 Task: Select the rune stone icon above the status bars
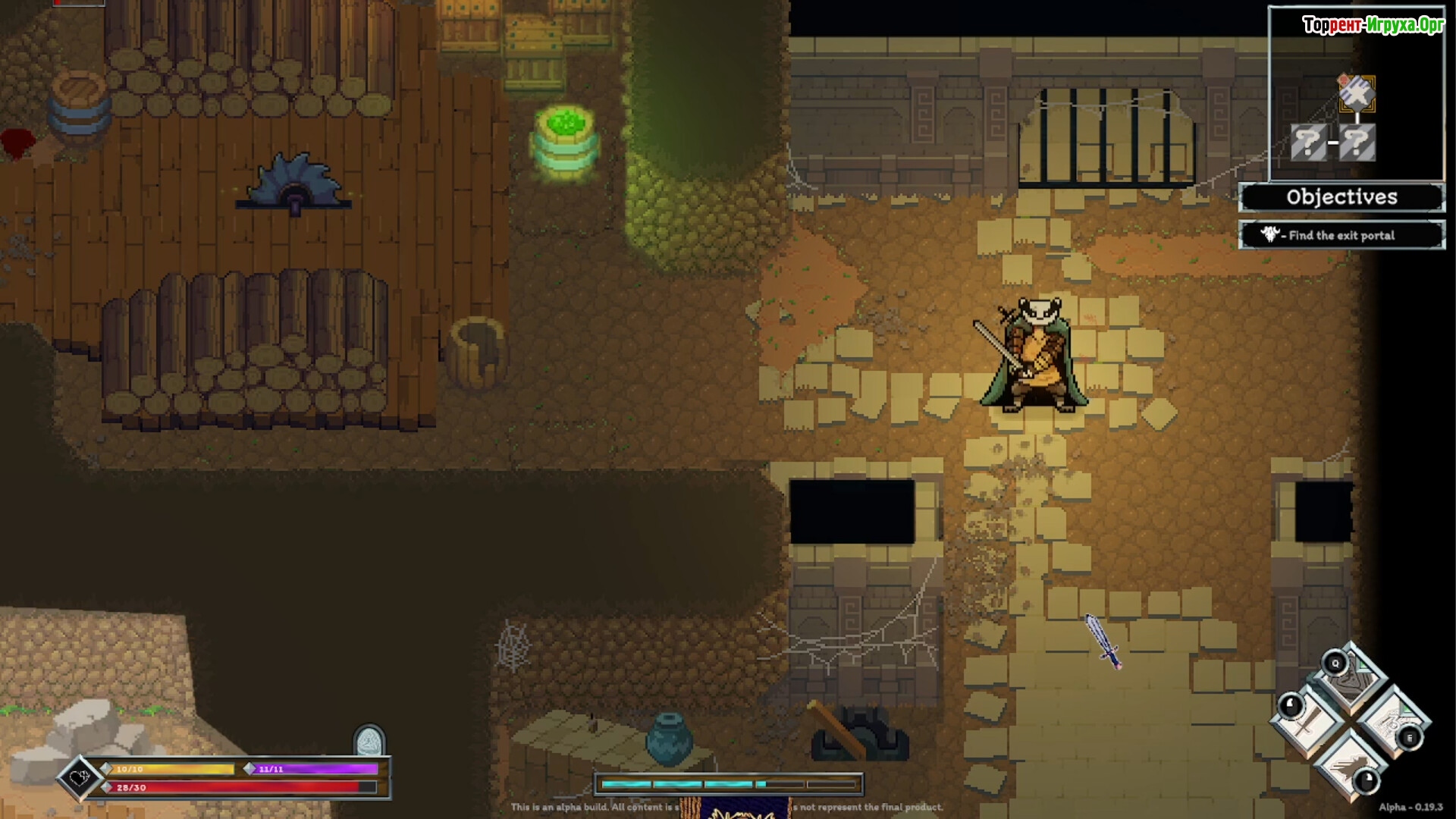pyautogui.click(x=369, y=741)
